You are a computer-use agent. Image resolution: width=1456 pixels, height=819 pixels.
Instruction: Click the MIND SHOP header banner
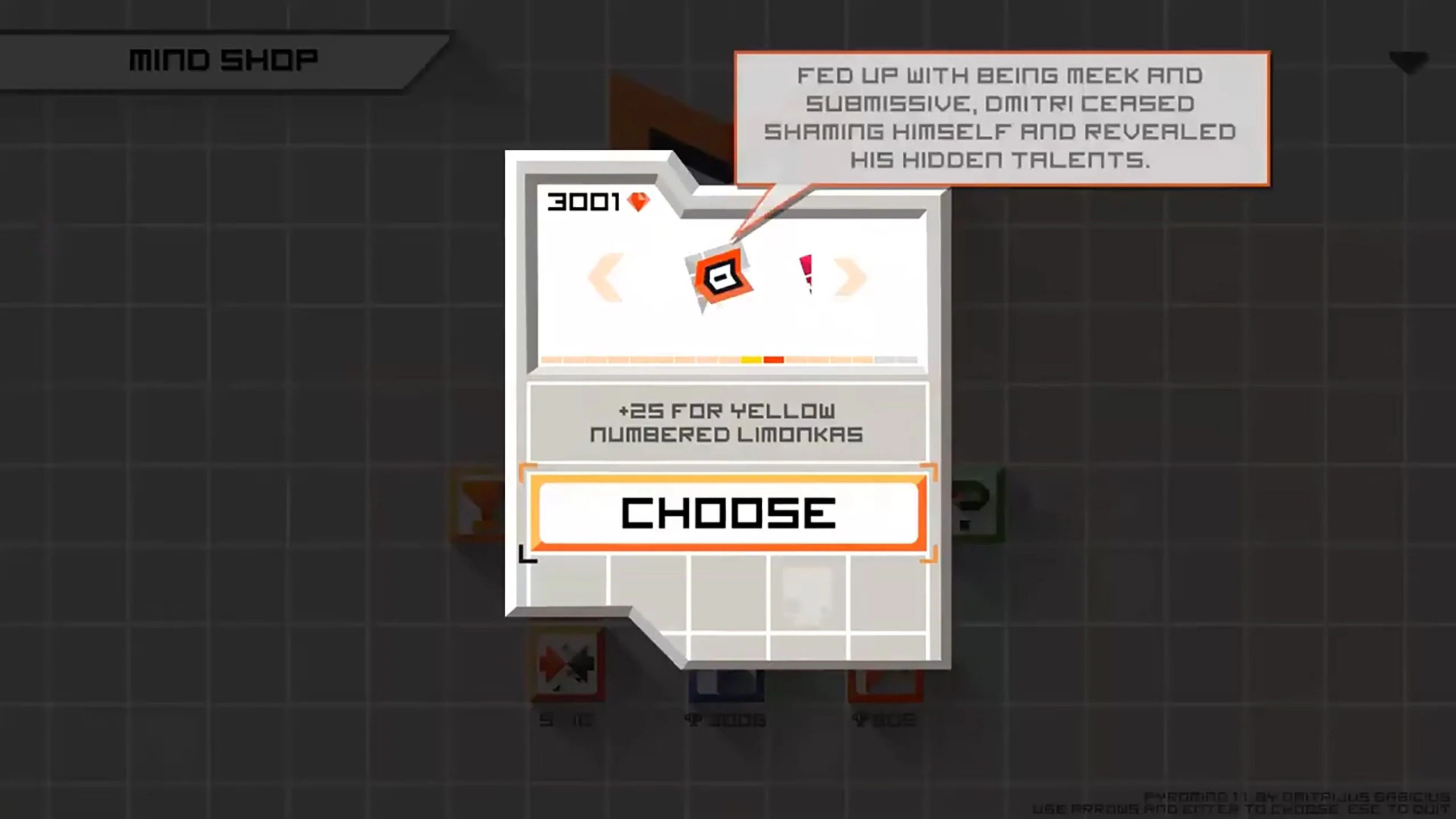(x=223, y=60)
